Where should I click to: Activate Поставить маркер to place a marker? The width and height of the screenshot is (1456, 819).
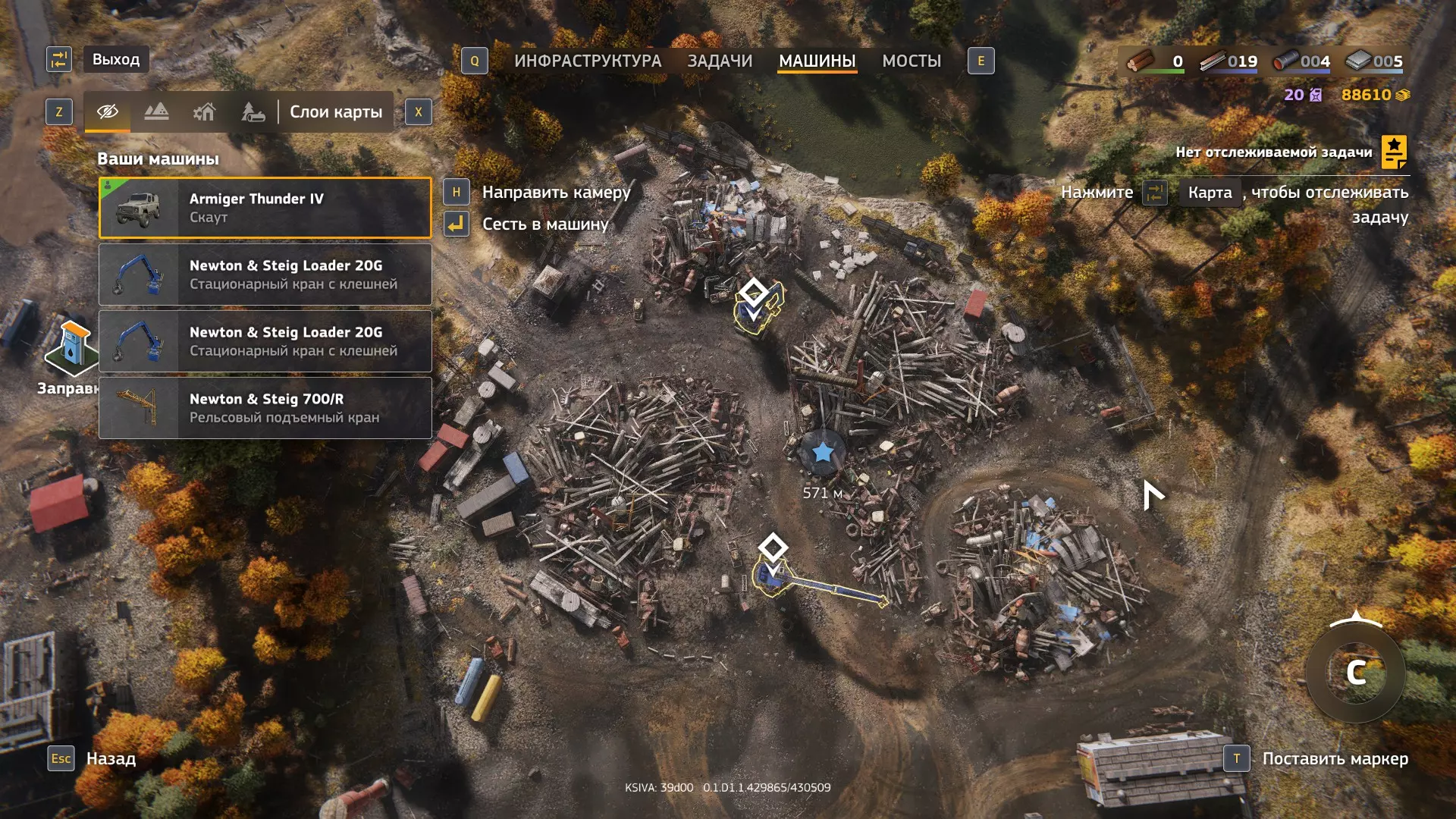(x=1335, y=758)
